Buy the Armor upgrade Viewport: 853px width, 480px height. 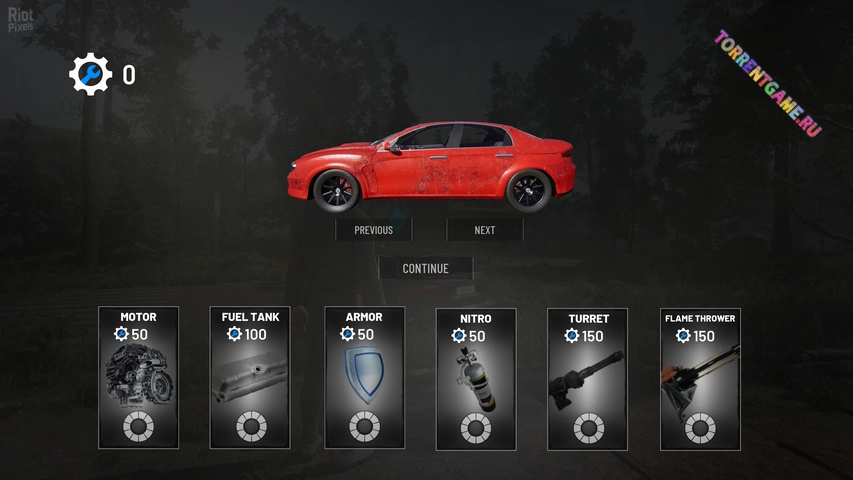pos(364,377)
